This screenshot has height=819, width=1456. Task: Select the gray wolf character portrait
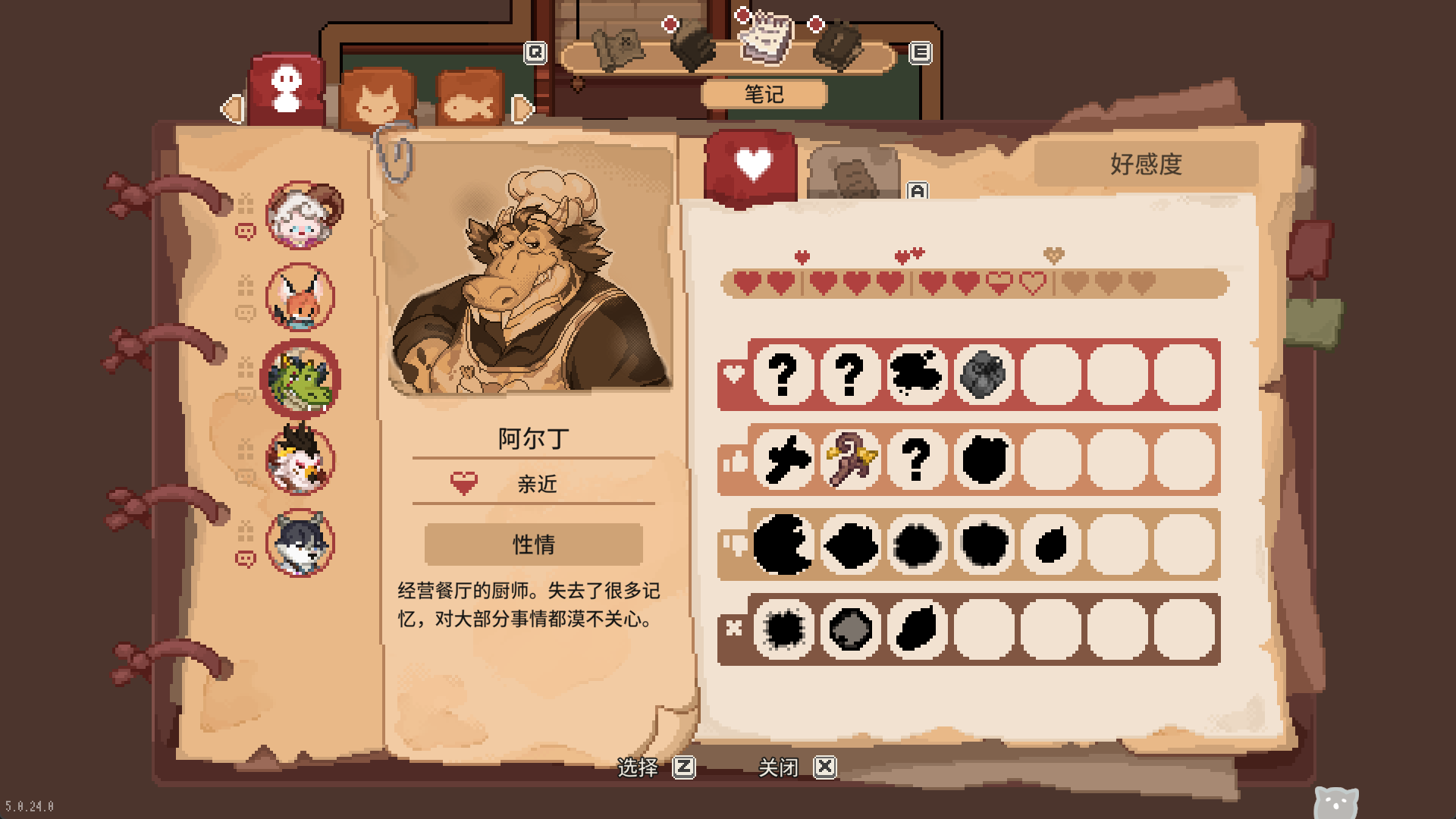[x=300, y=542]
